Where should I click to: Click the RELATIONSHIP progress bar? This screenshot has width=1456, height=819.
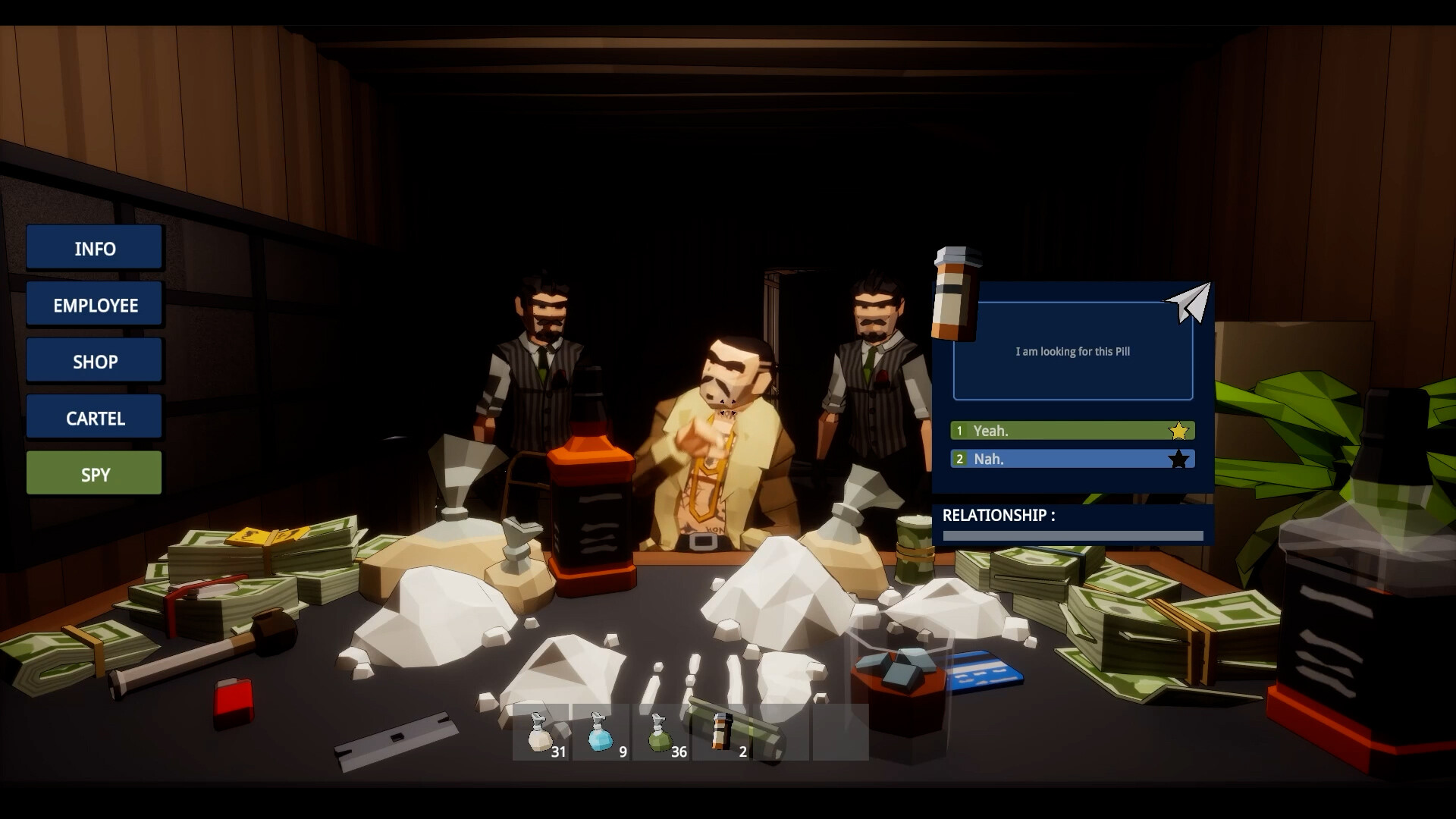point(1072,535)
